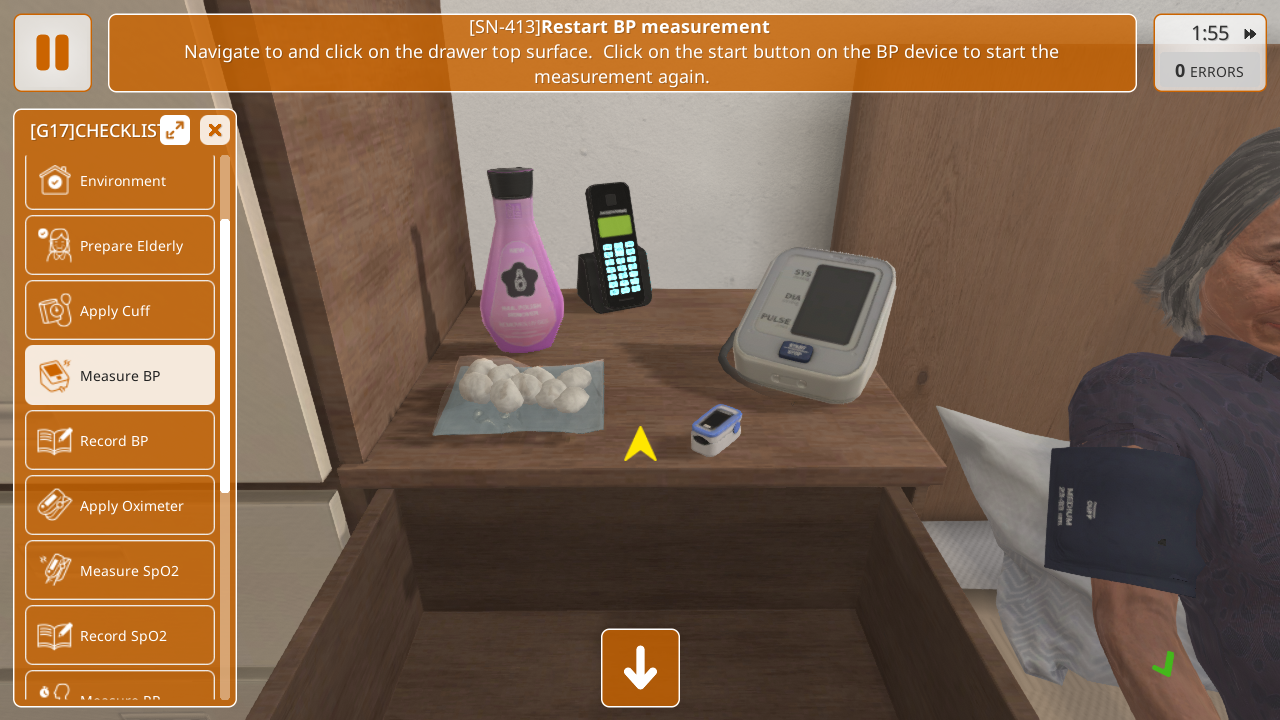The height and width of the screenshot is (720, 1280).
Task: Click the checklist scrollbar
Action: coord(225,355)
